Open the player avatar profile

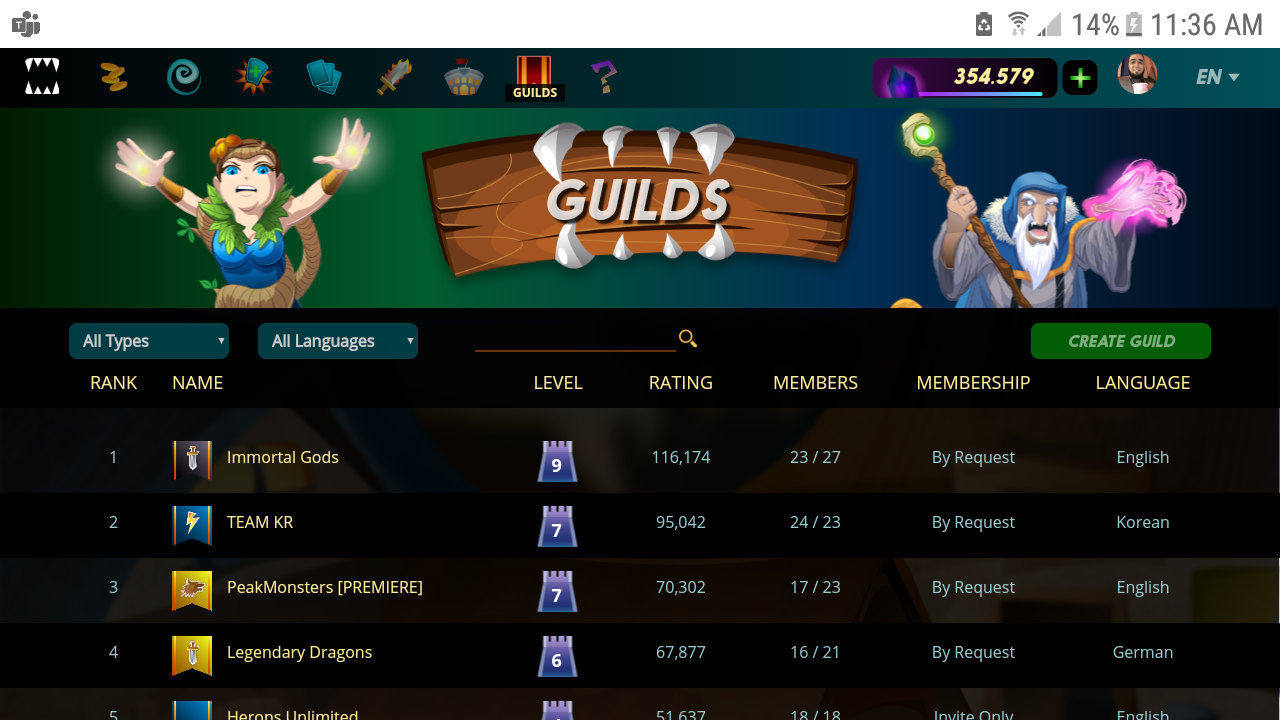pyautogui.click(x=1137, y=75)
